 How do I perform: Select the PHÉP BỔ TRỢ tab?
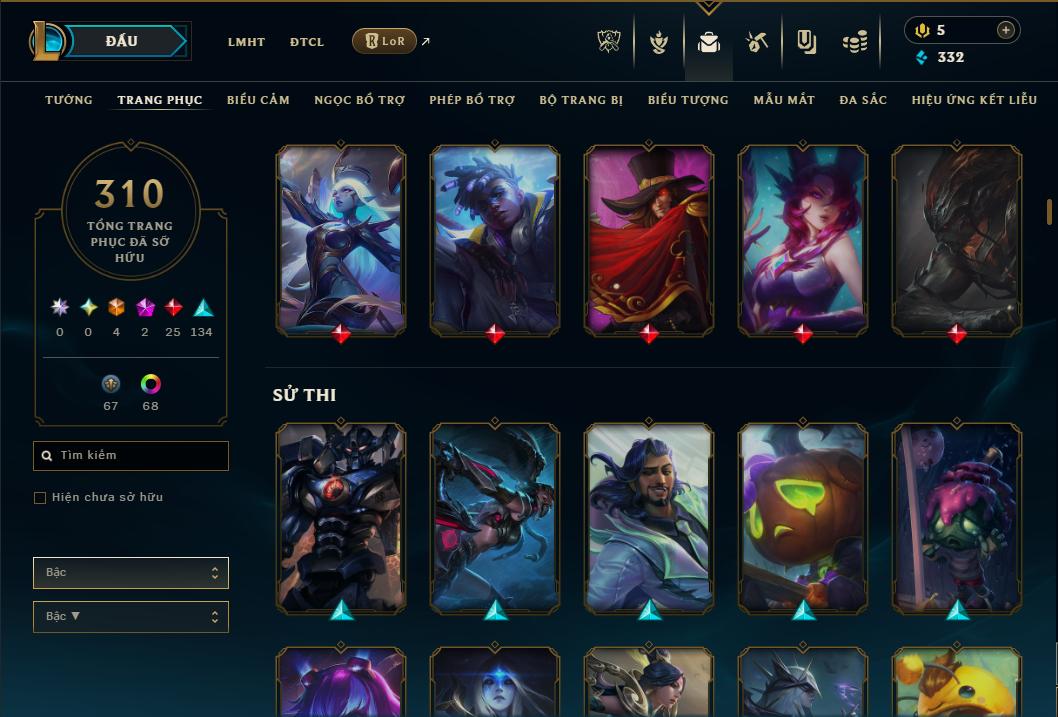tap(472, 100)
